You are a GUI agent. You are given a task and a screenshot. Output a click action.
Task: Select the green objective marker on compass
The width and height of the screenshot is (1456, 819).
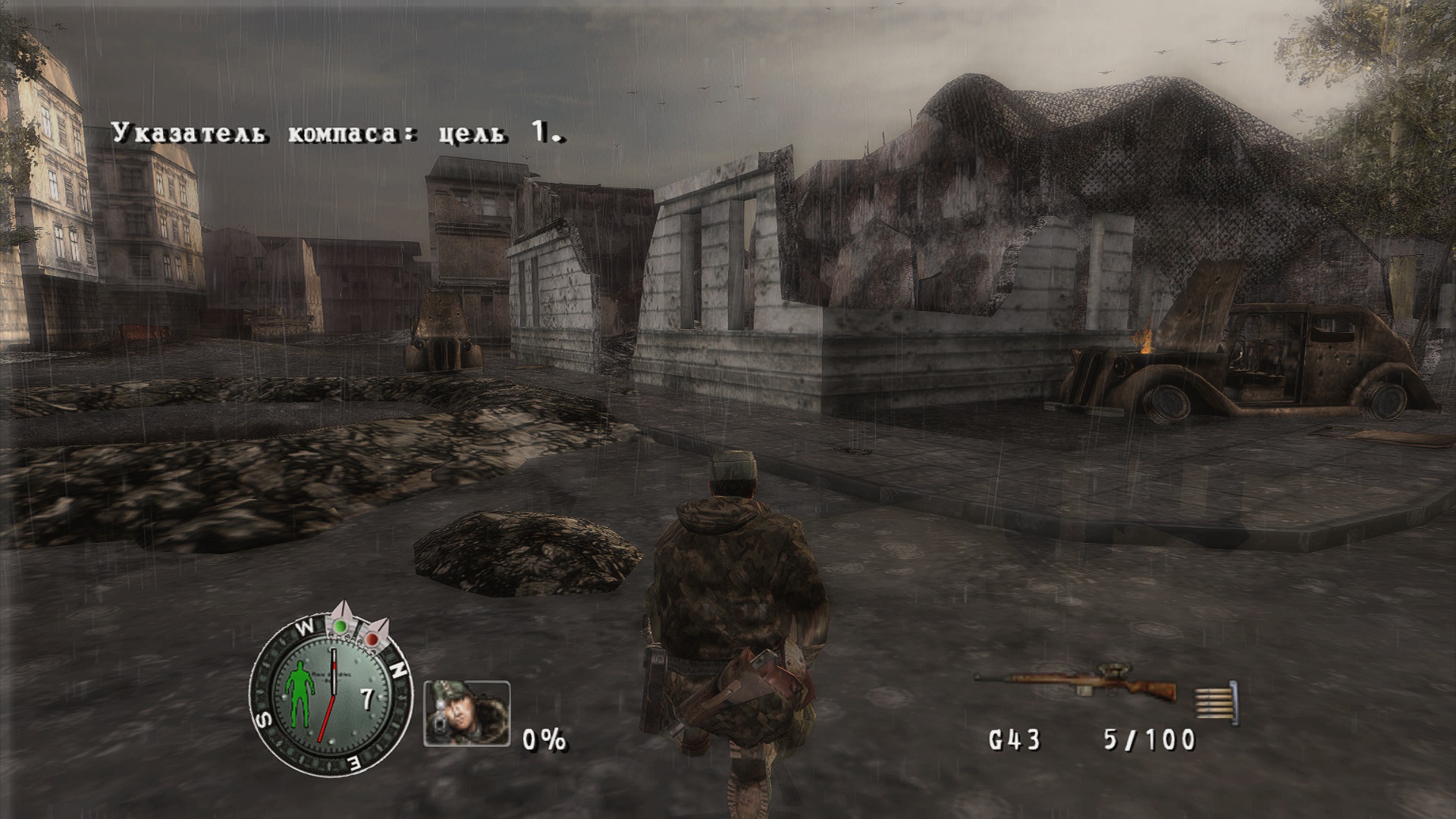342,626
